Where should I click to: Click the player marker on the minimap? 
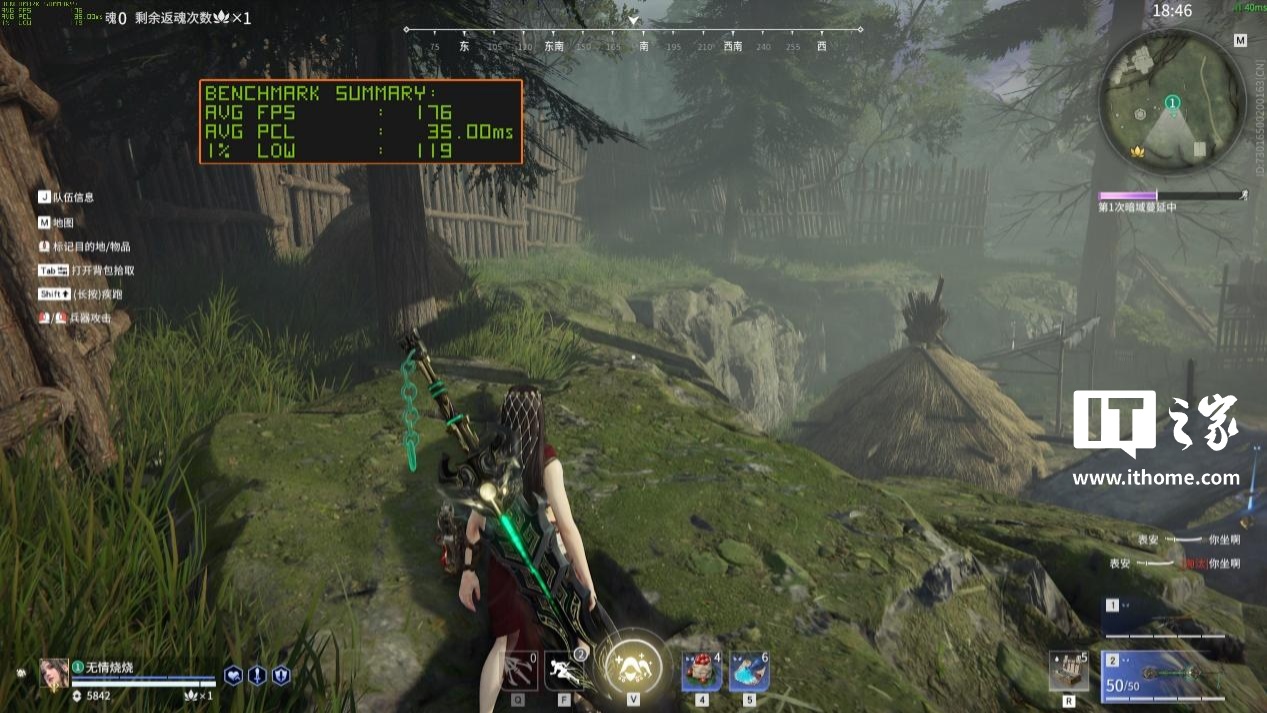click(x=1172, y=103)
